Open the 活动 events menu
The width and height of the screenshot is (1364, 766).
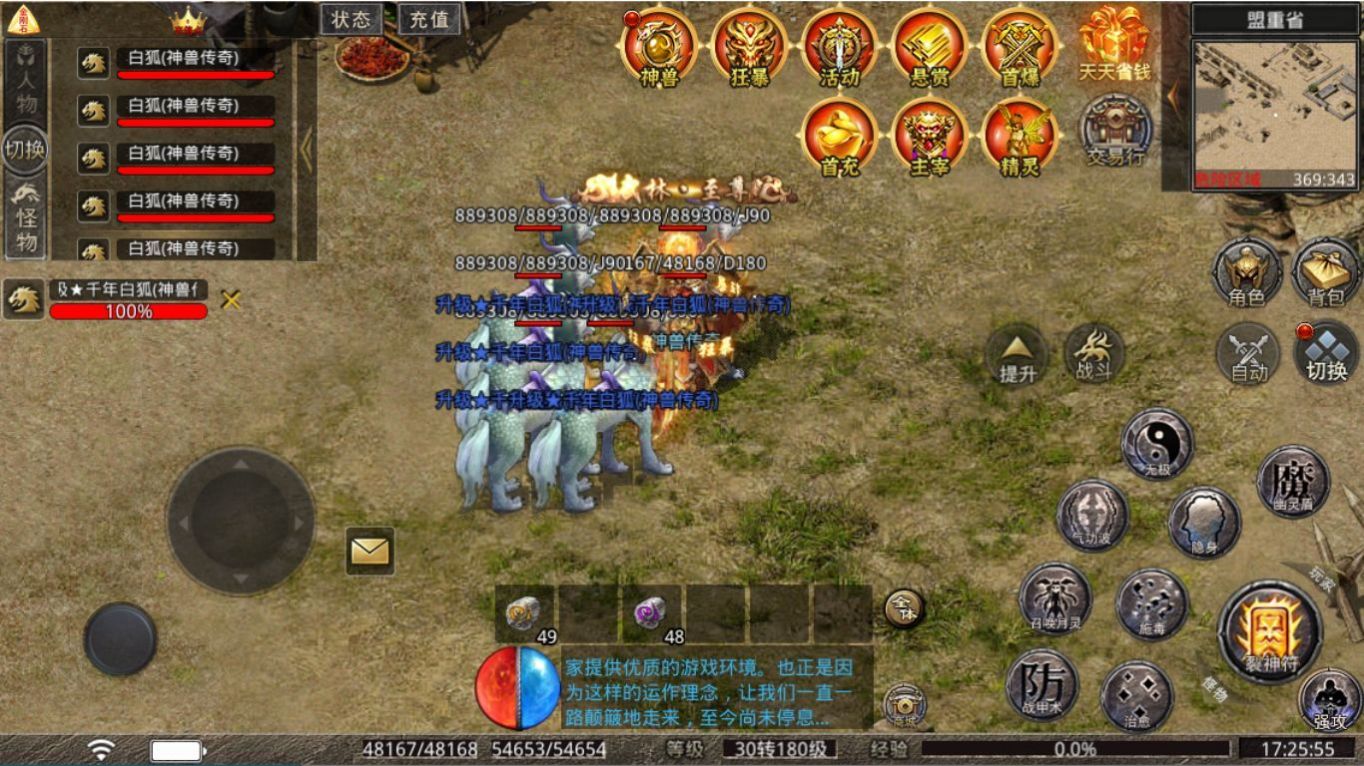point(839,46)
